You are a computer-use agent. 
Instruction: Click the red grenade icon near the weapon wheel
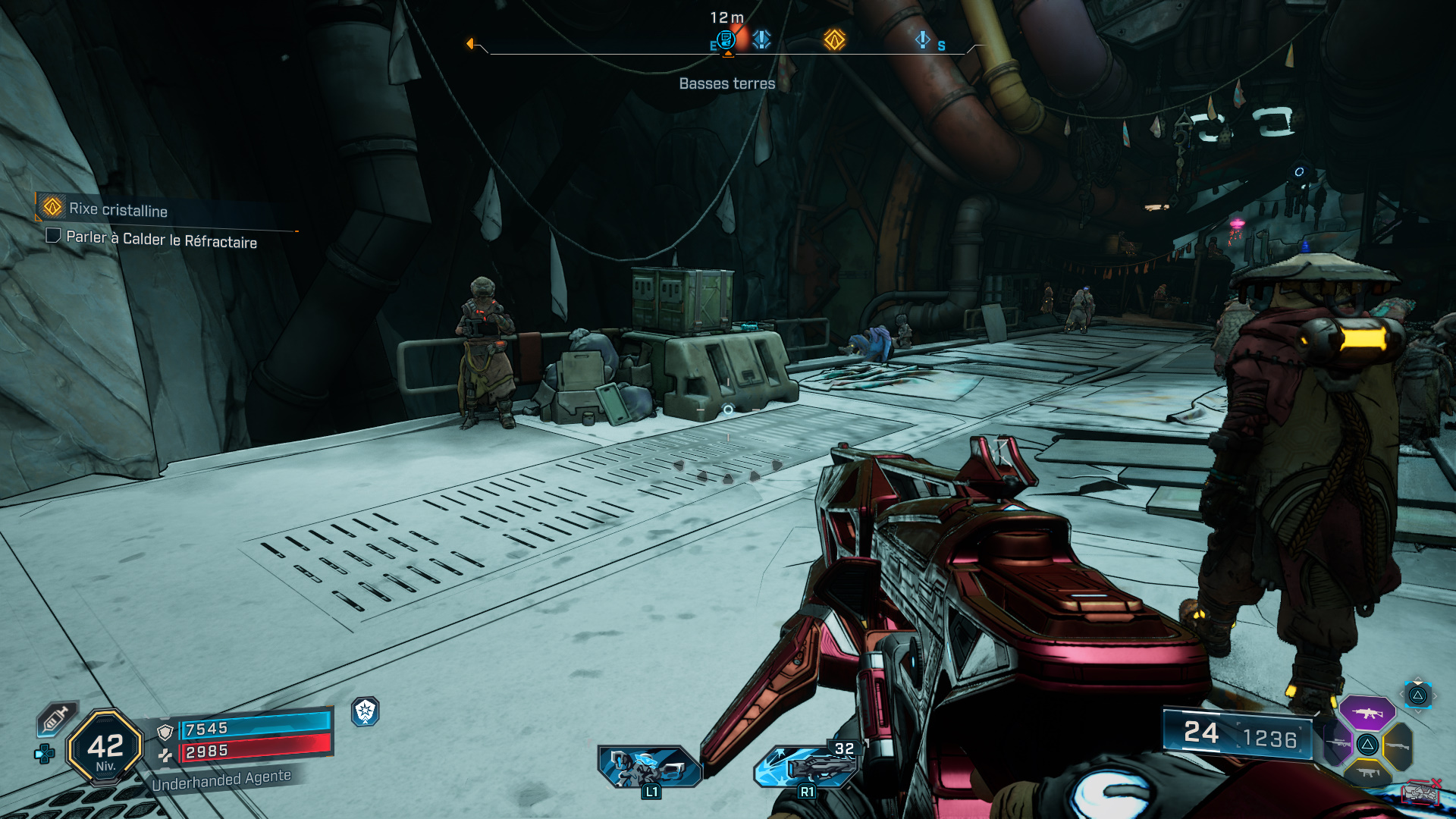point(1421,792)
